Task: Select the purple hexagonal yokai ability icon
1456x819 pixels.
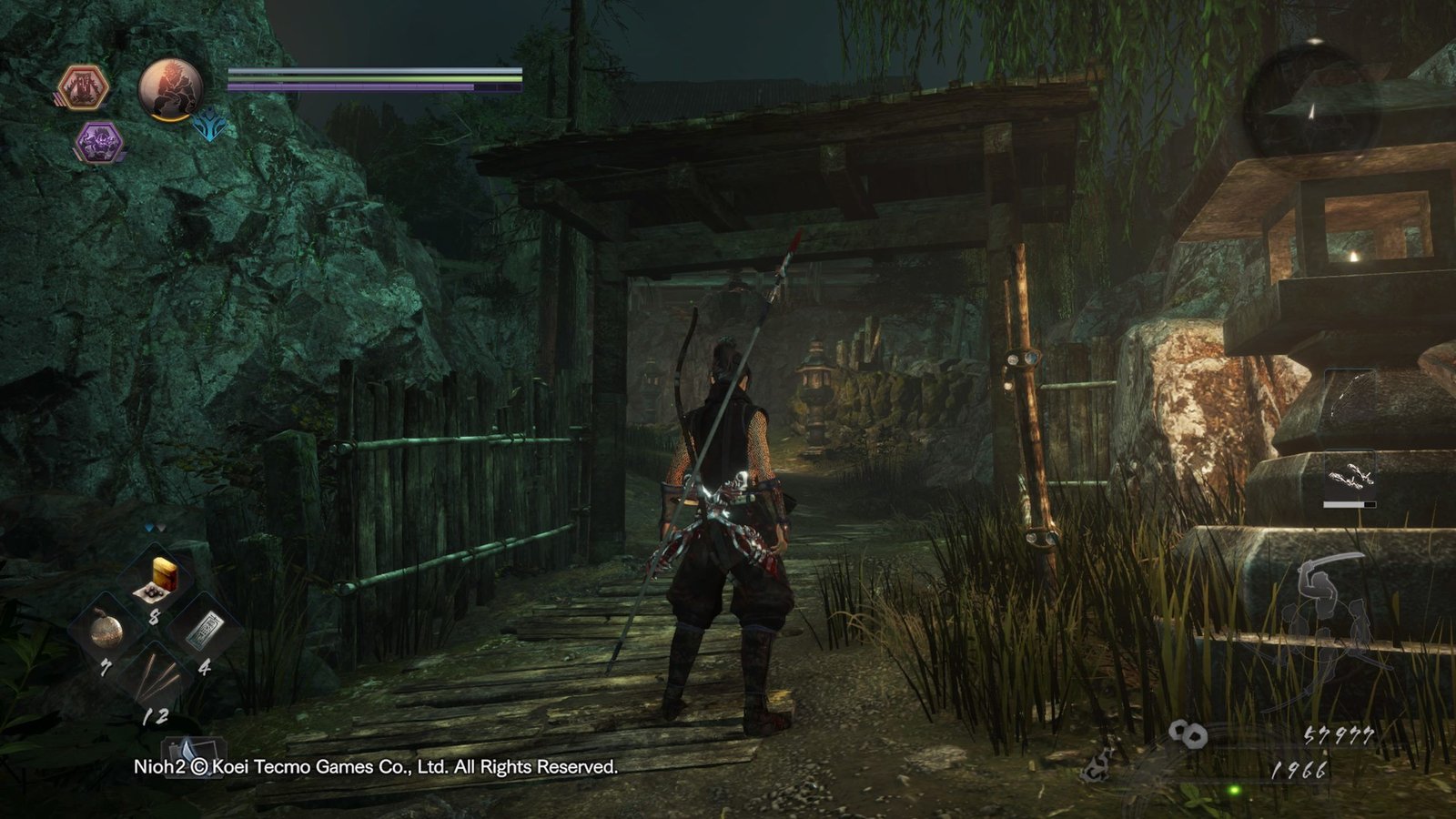Action: point(99,143)
